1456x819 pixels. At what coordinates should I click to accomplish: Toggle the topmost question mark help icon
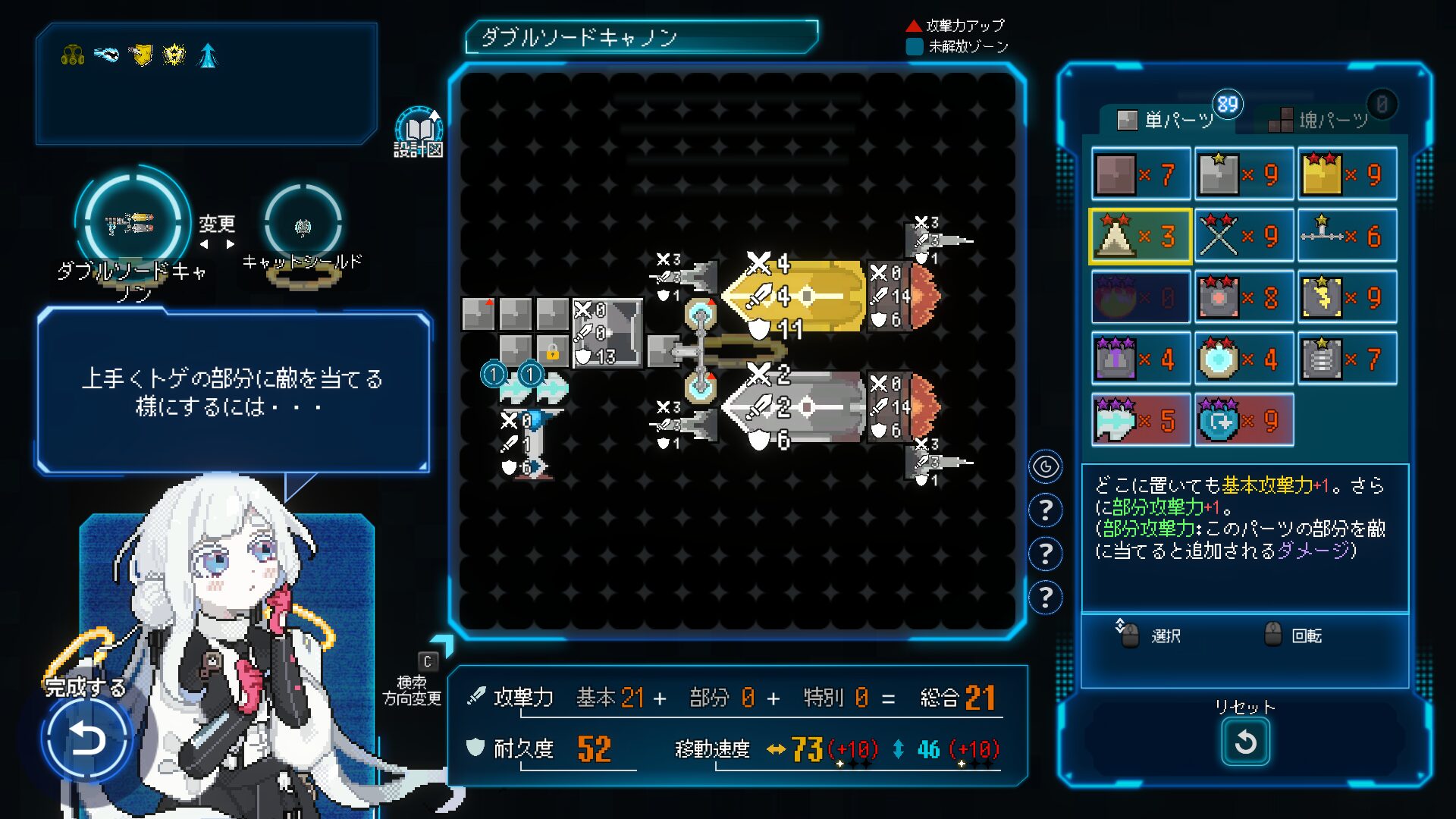(1046, 510)
